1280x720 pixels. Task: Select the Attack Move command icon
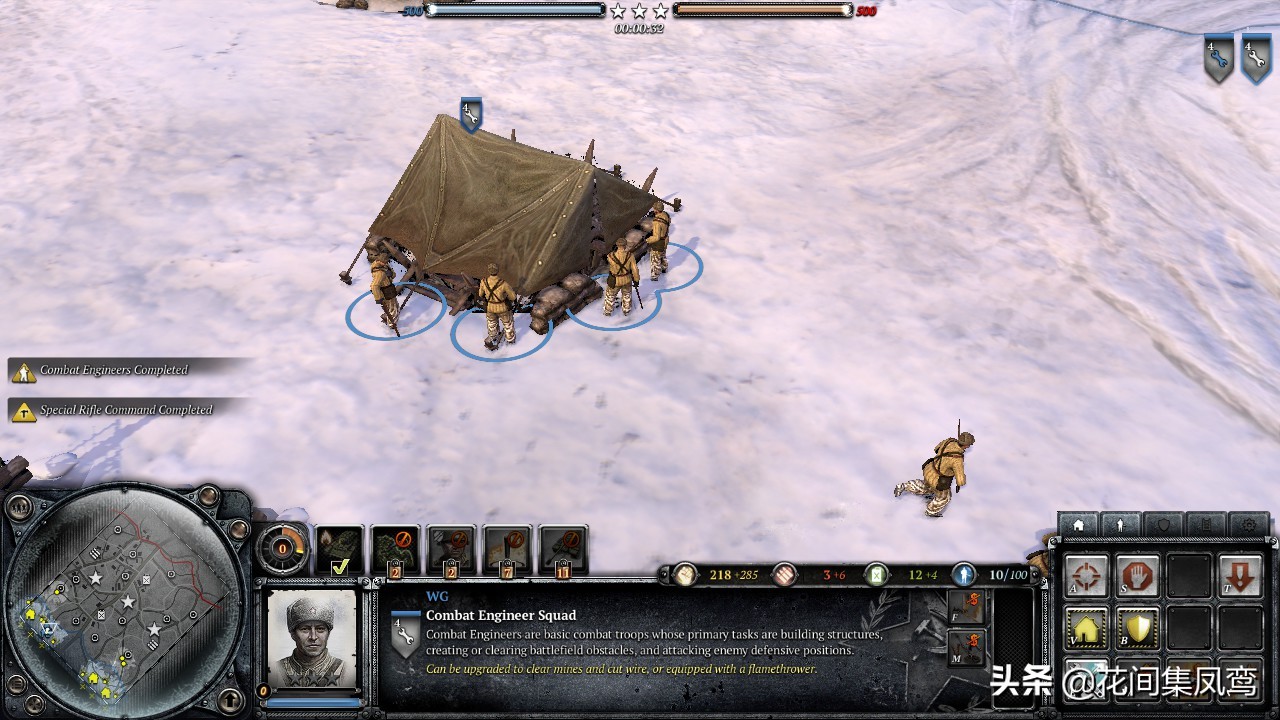tap(1085, 573)
